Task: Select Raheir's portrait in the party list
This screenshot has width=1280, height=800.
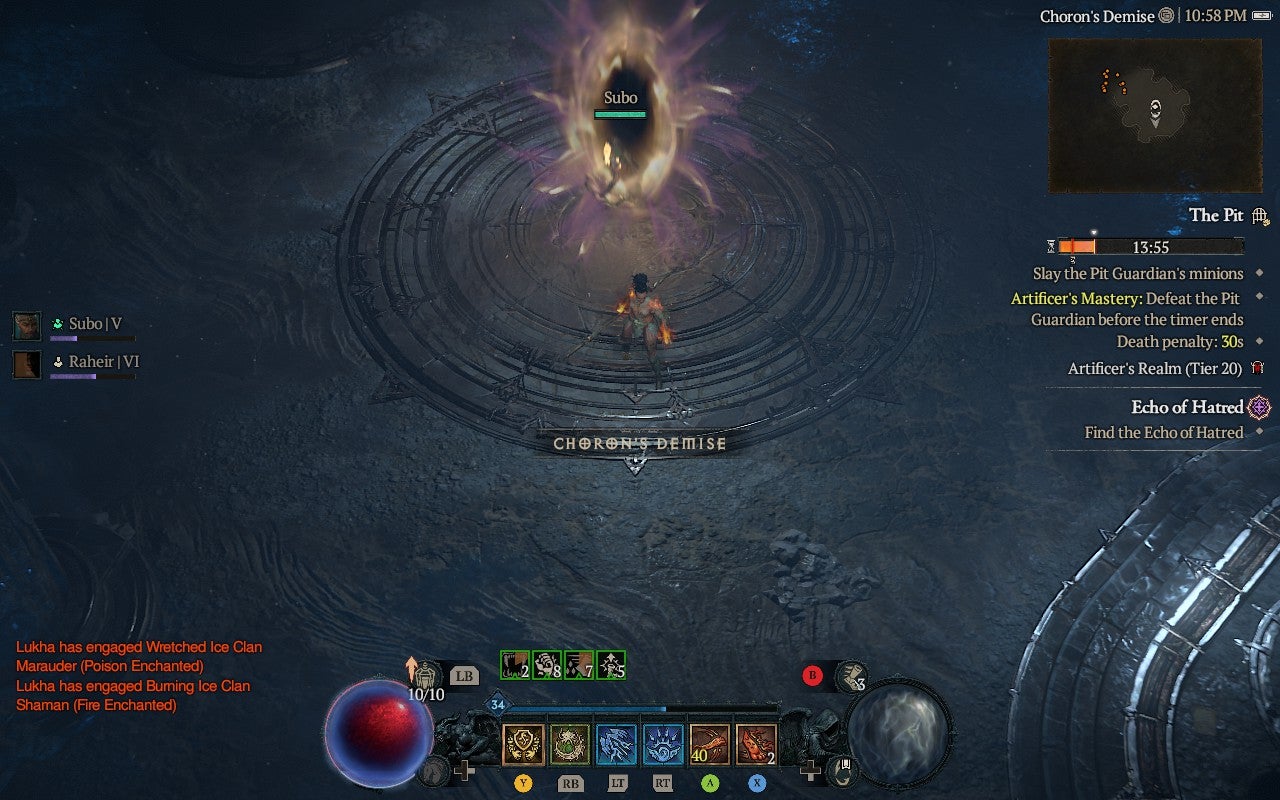Action: point(25,364)
